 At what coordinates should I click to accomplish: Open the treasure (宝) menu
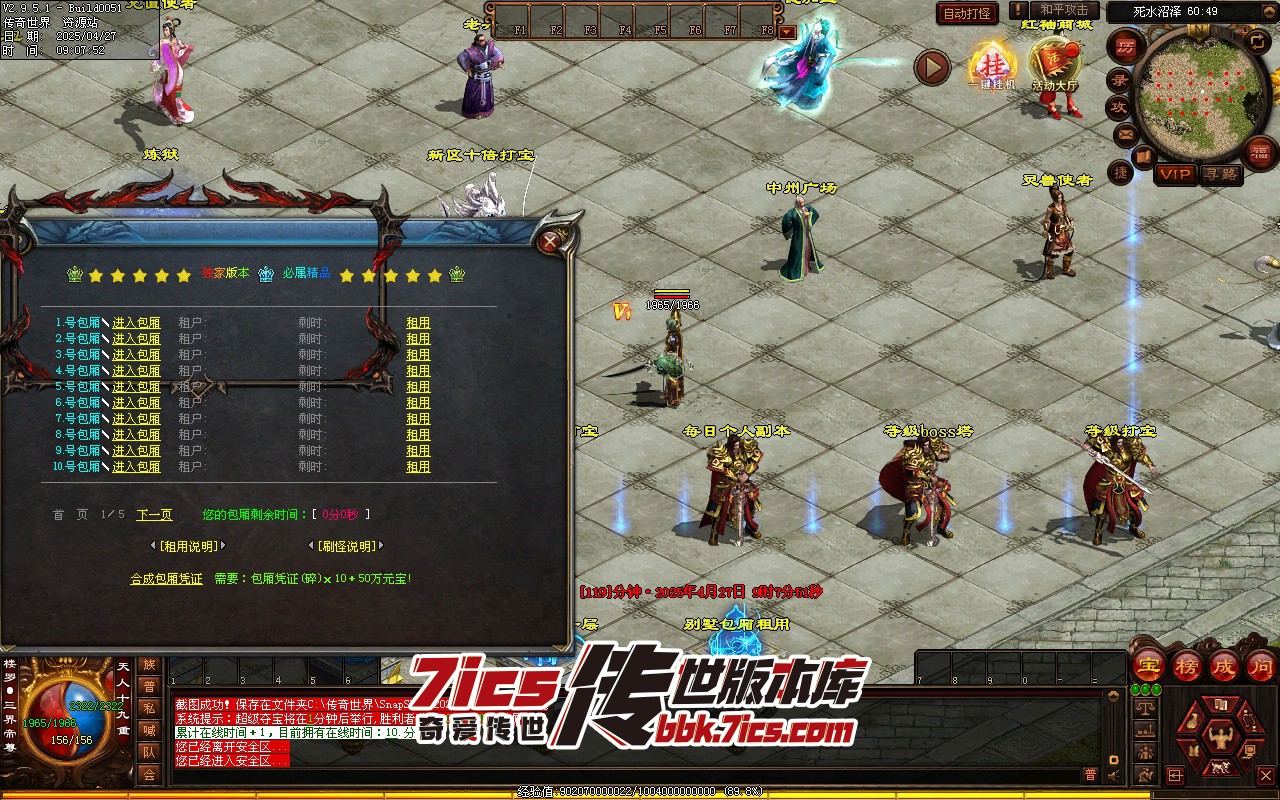(x=1148, y=665)
